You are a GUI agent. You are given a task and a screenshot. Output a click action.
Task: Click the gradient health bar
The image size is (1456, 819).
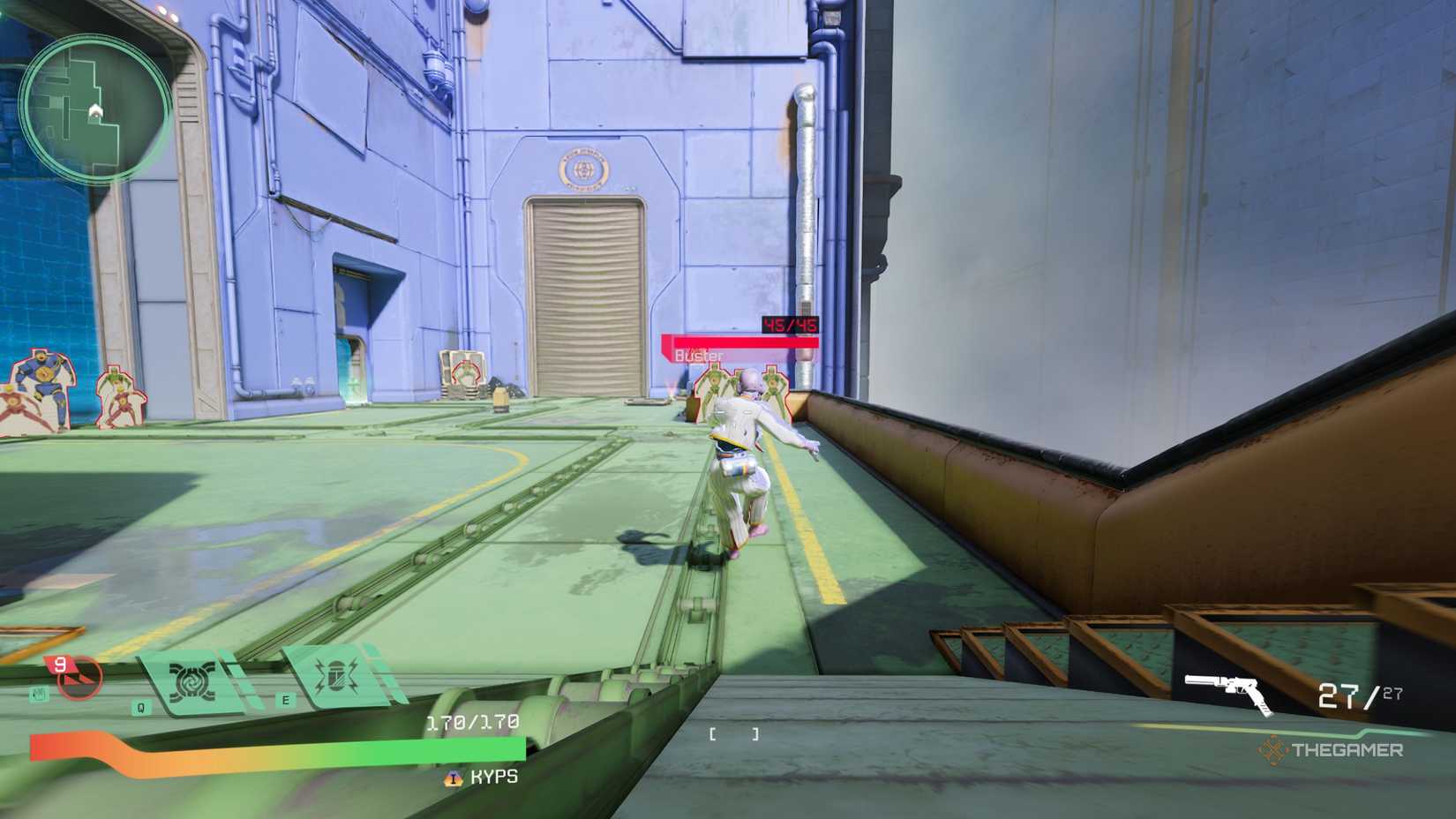coord(281,748)
